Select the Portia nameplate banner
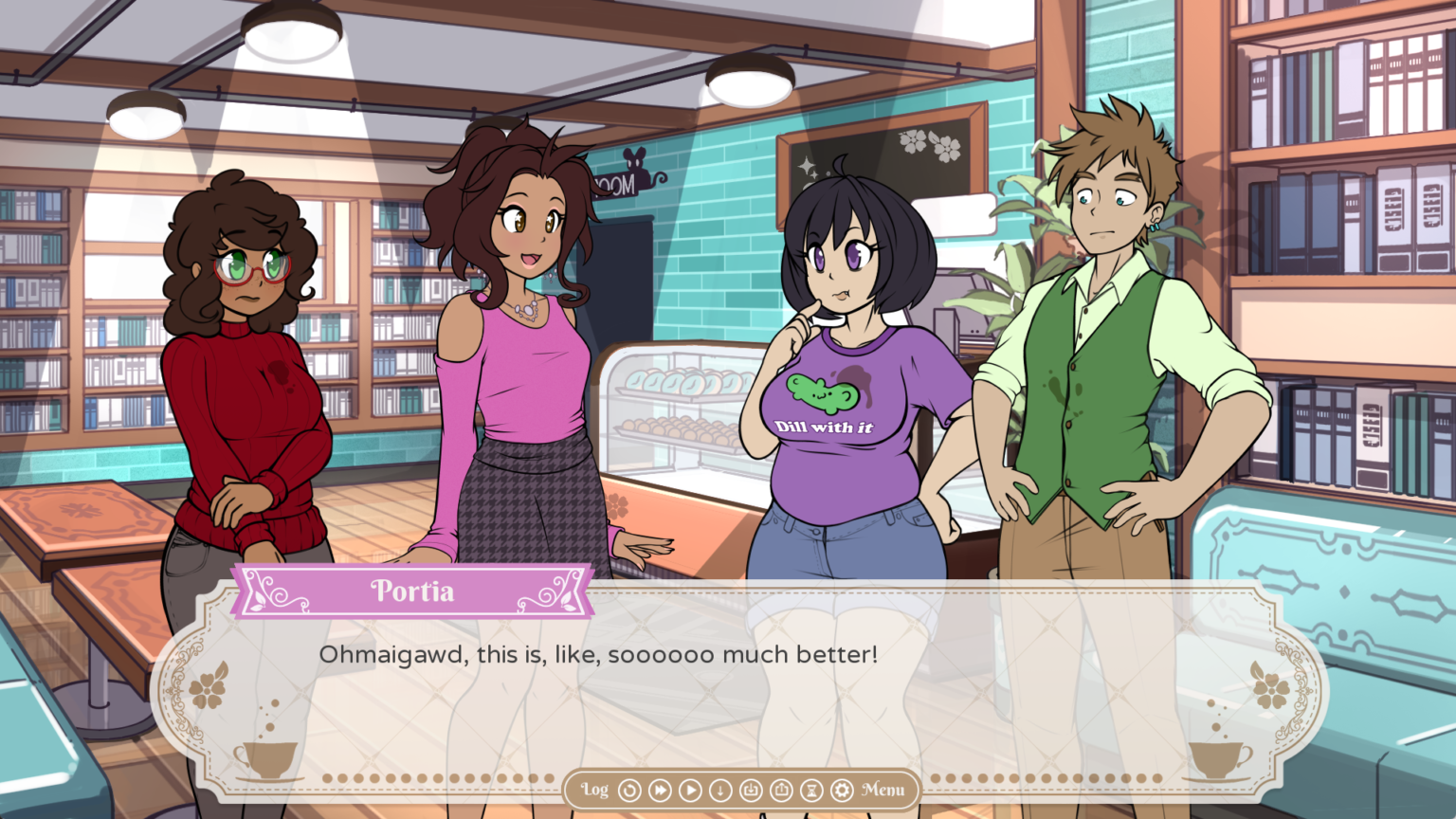The width and height of the screenshot is (1456, 819). (411, 590)
